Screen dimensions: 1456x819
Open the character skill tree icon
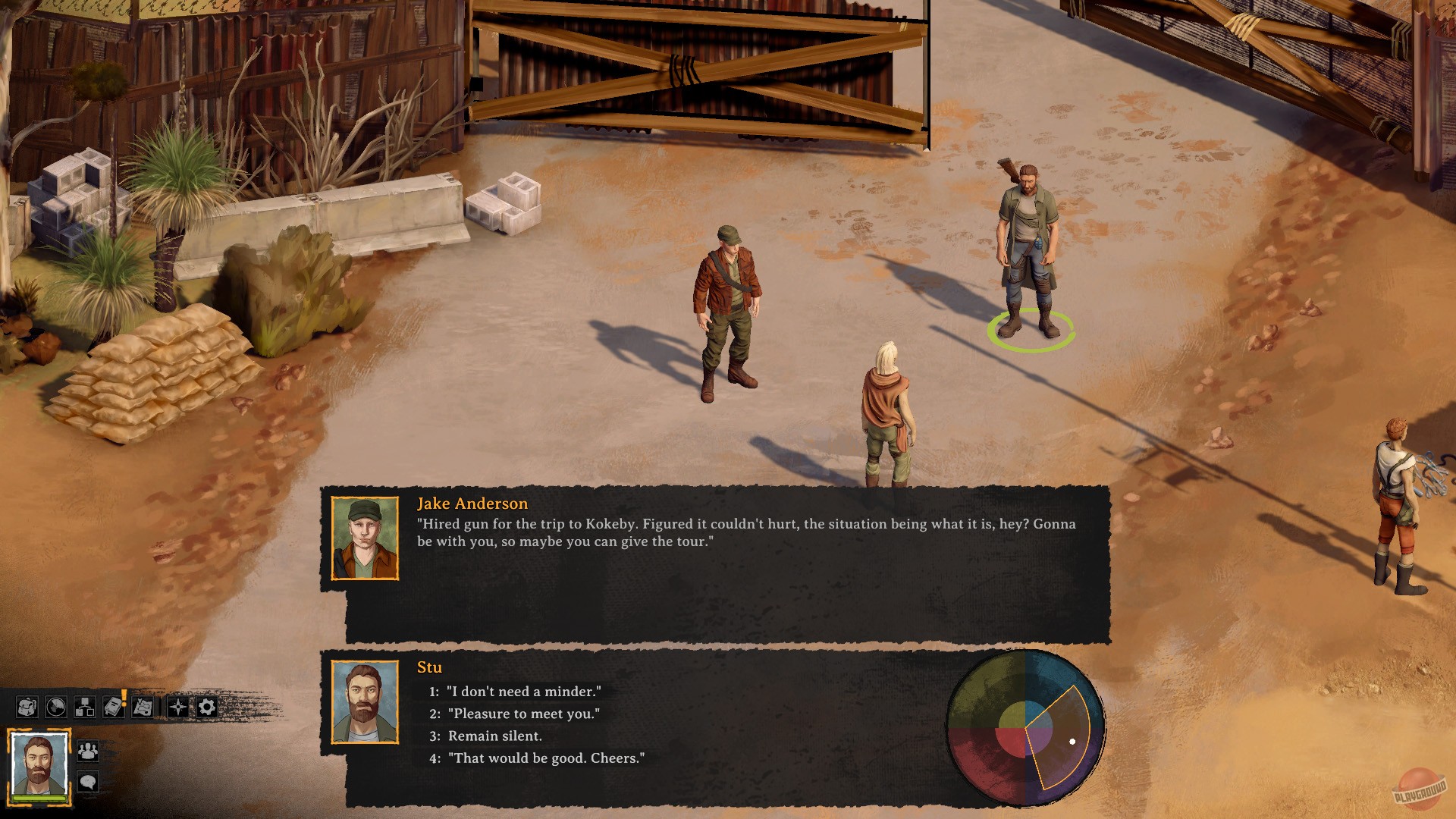click(x=86, y=707)
